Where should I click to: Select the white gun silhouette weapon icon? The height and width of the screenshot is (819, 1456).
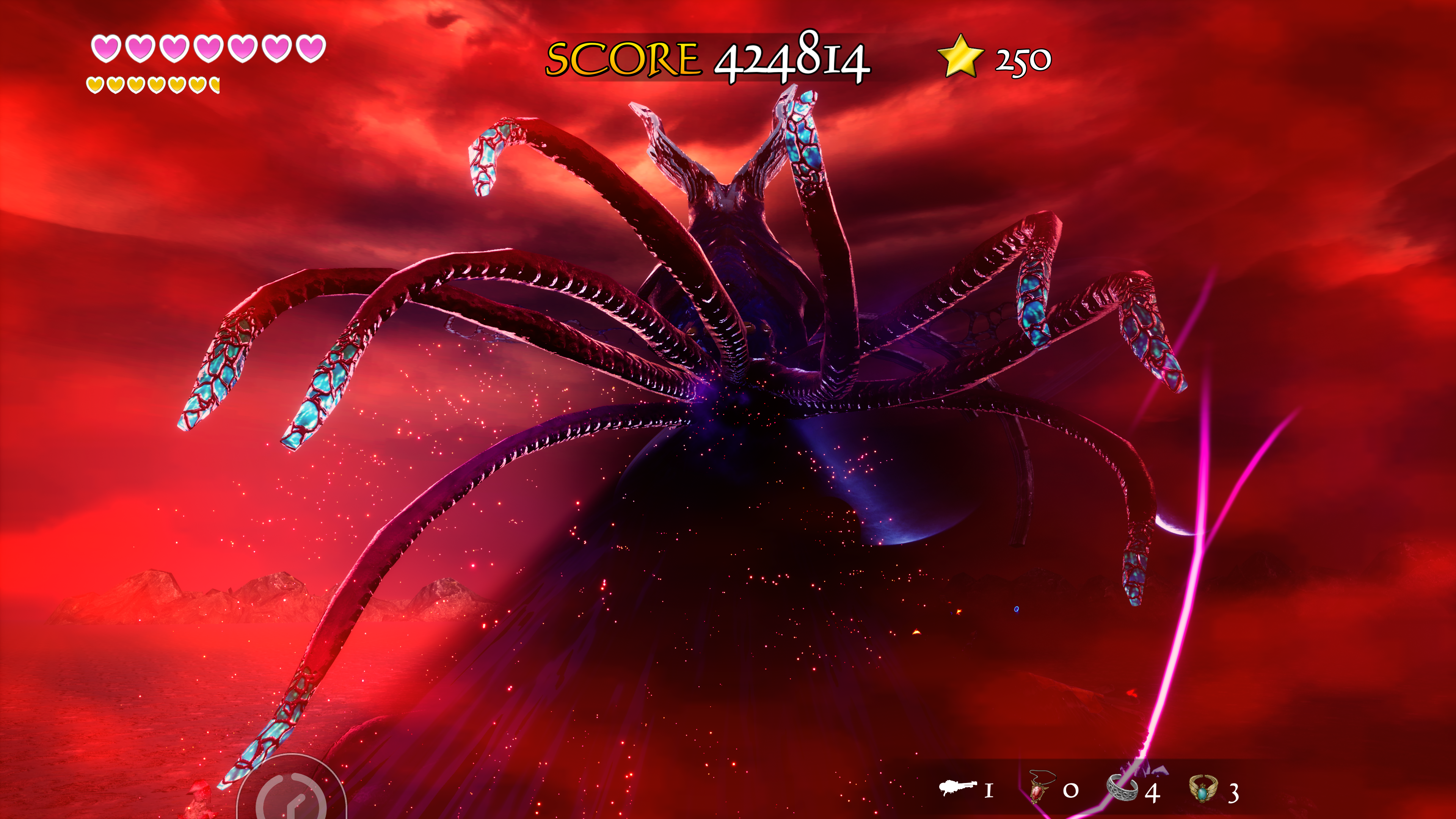958,787
